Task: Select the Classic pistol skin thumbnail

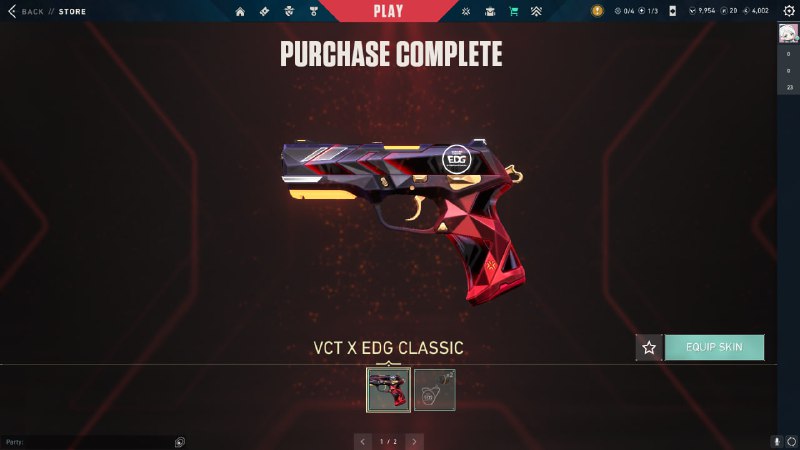Action: point(388,389)
